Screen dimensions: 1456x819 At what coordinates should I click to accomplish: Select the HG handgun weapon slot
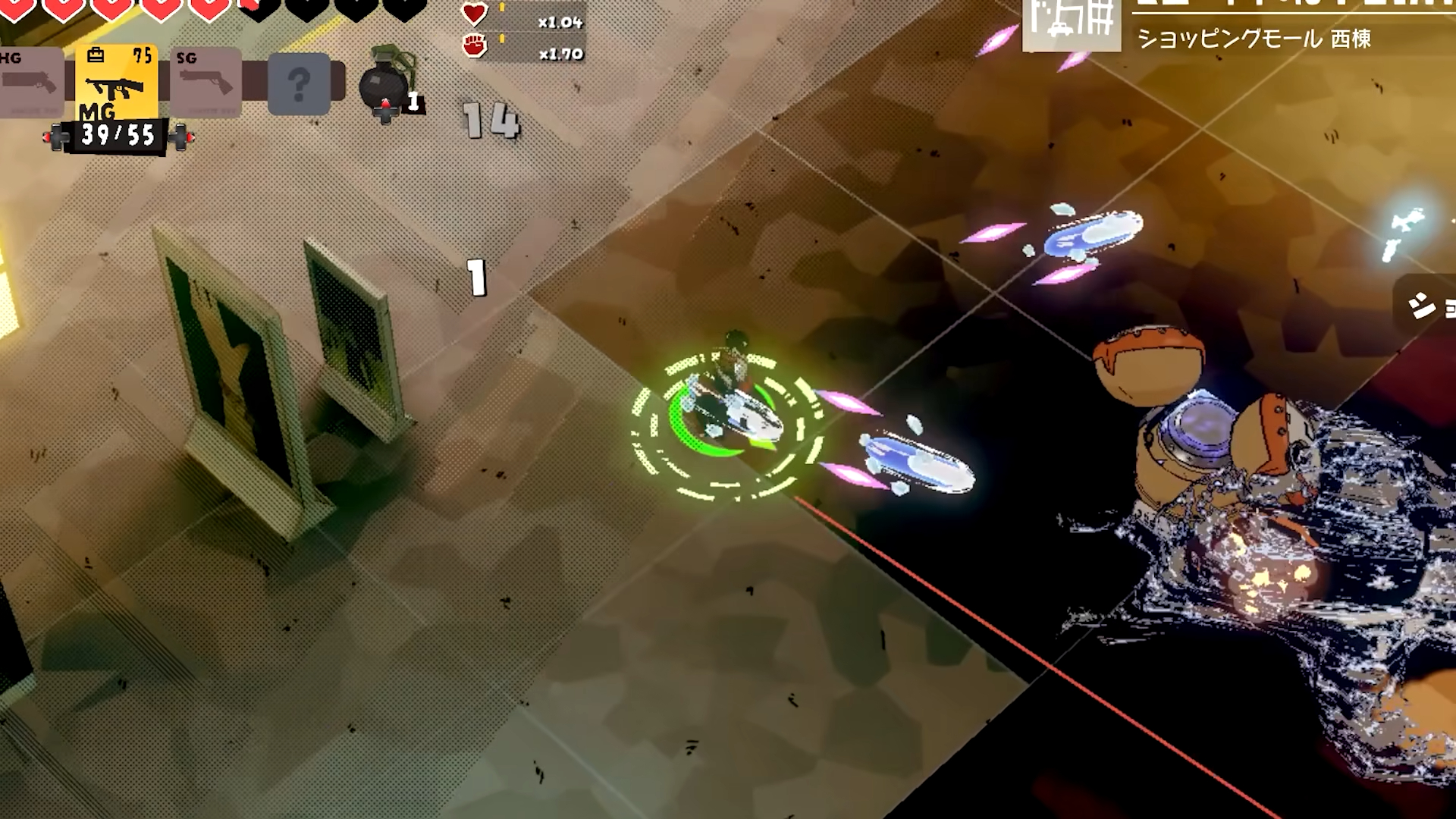[30, 82]
